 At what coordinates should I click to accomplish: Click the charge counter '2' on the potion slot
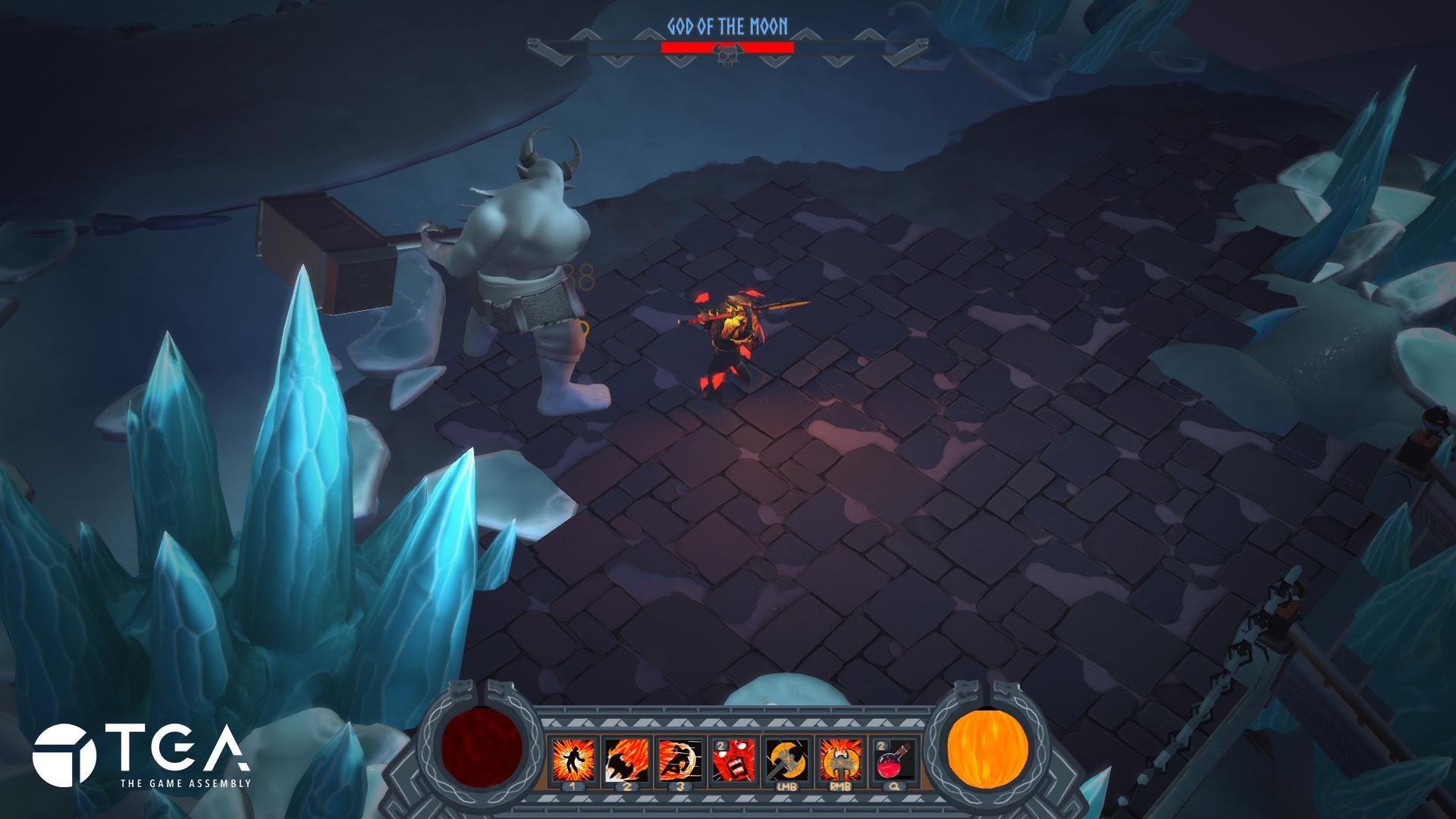[x=881, y=745]
